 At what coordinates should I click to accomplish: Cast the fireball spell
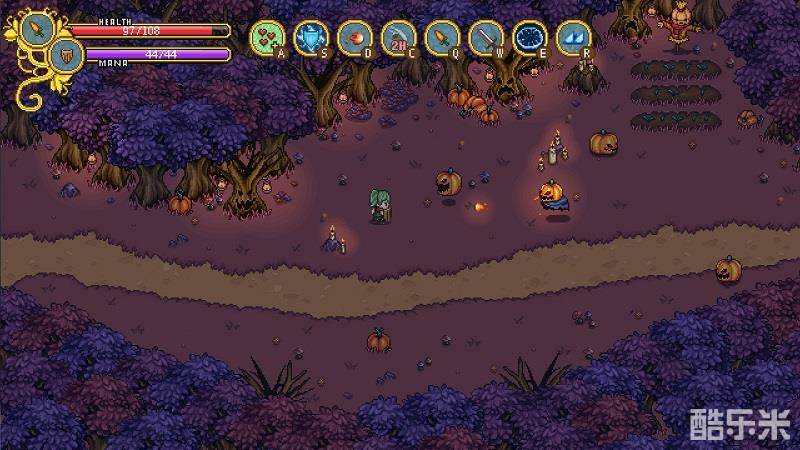[x=353, y=37]
